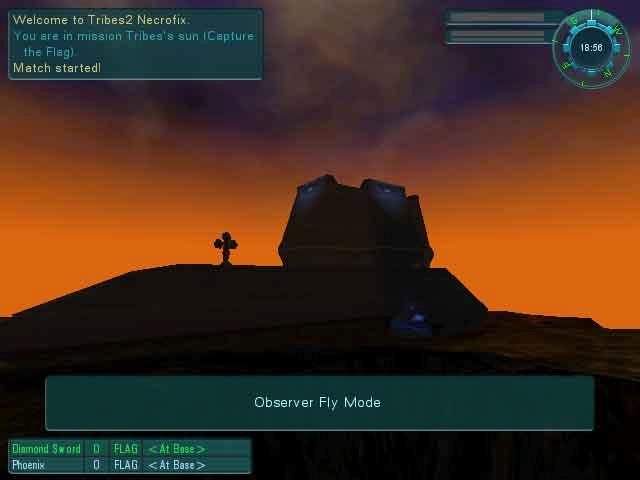The height and width of the screenshot is (480, 640).
Task: Click the compass clock dial
Action: (591, 48)
